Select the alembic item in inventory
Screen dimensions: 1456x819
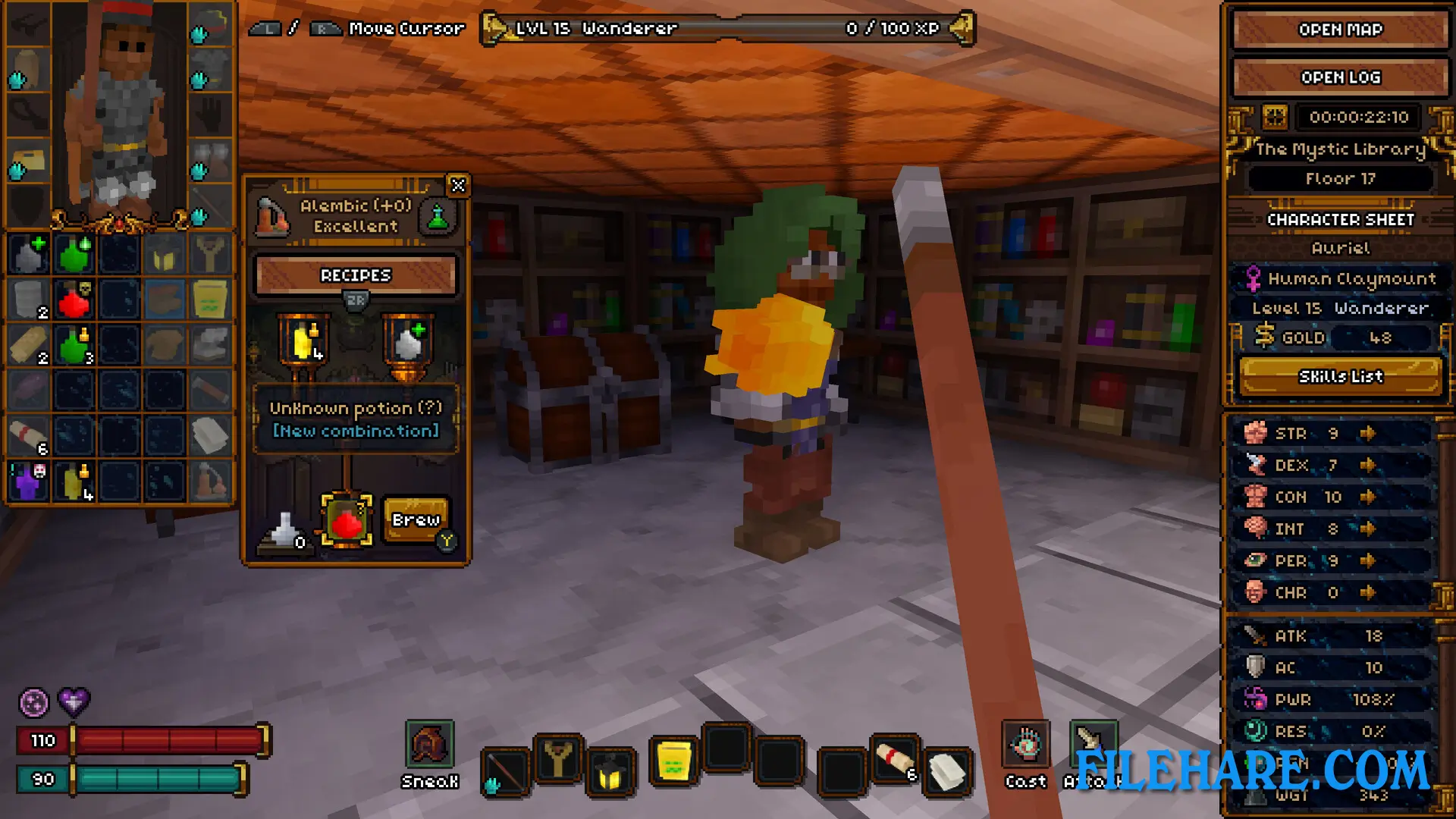pos(210,482)
